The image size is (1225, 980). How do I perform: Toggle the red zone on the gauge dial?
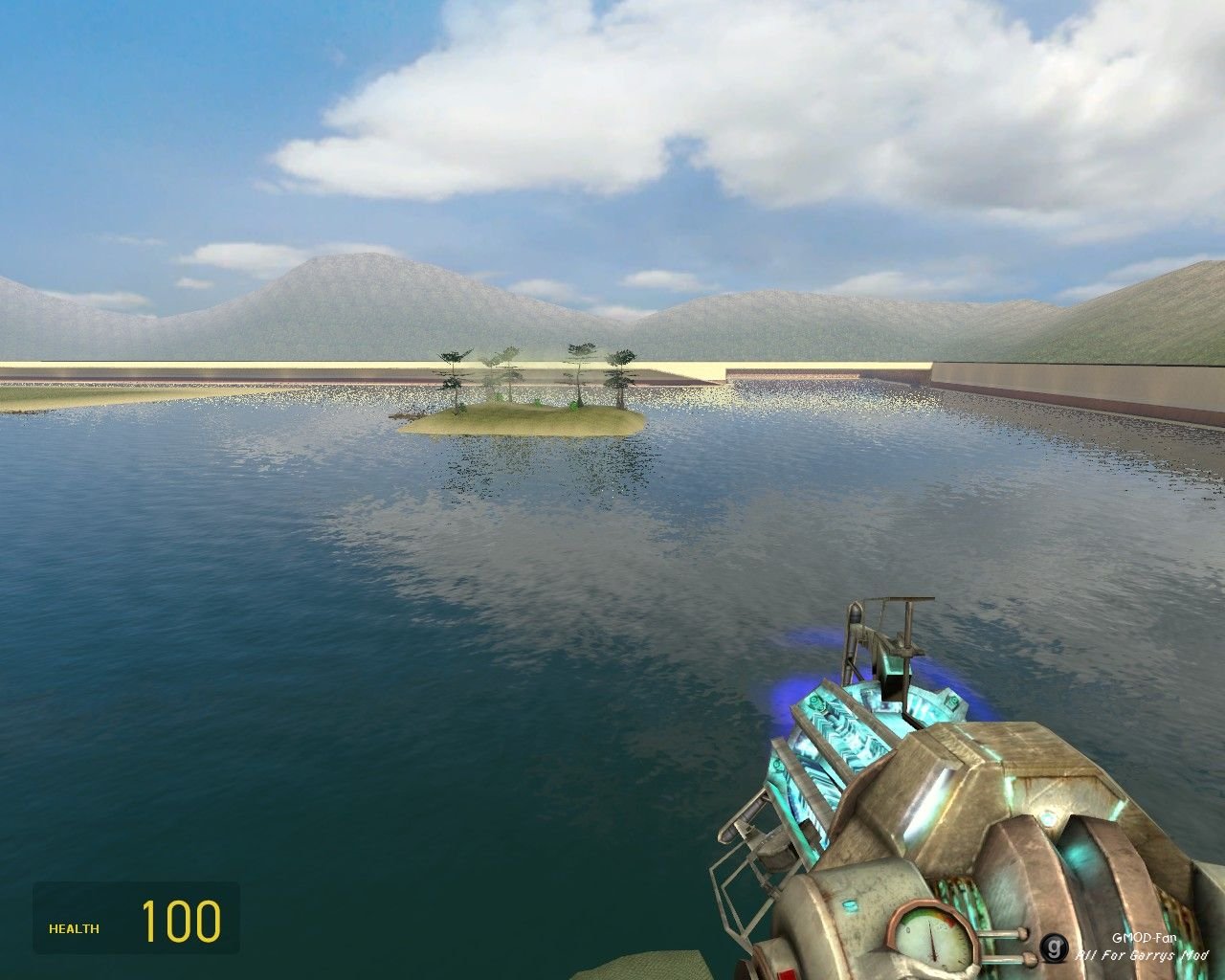click(950, 922)
